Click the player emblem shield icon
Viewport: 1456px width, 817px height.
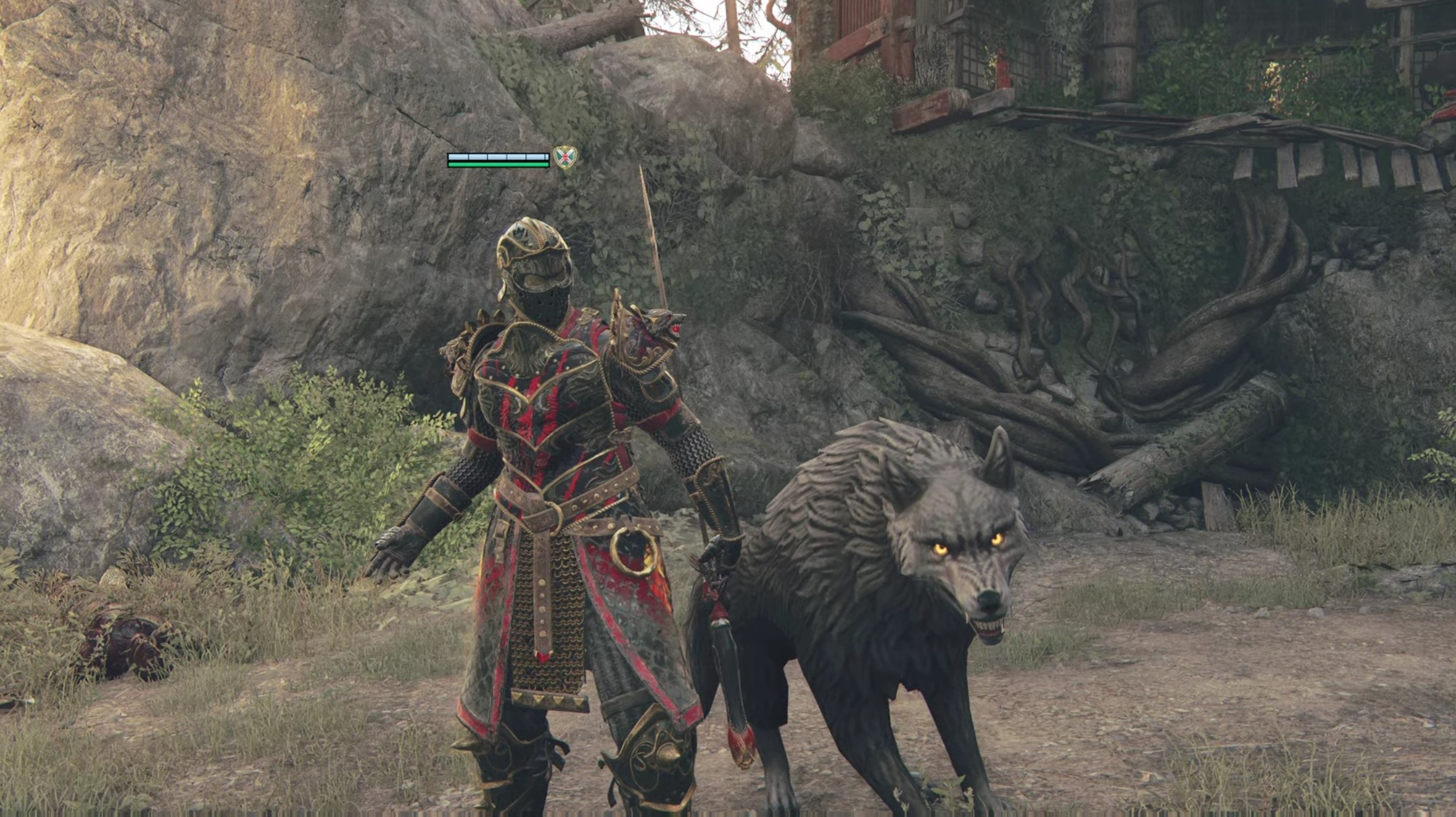565,157
